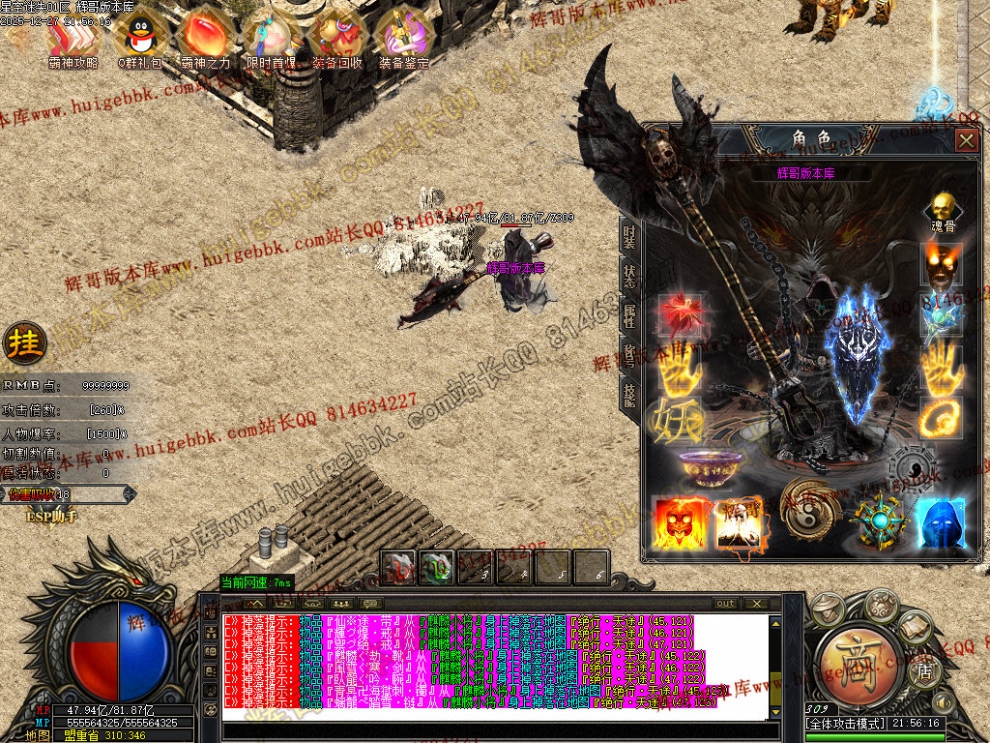Select the 魂骨 golden skull slot

pyautogui.click(x=940, y=209)
